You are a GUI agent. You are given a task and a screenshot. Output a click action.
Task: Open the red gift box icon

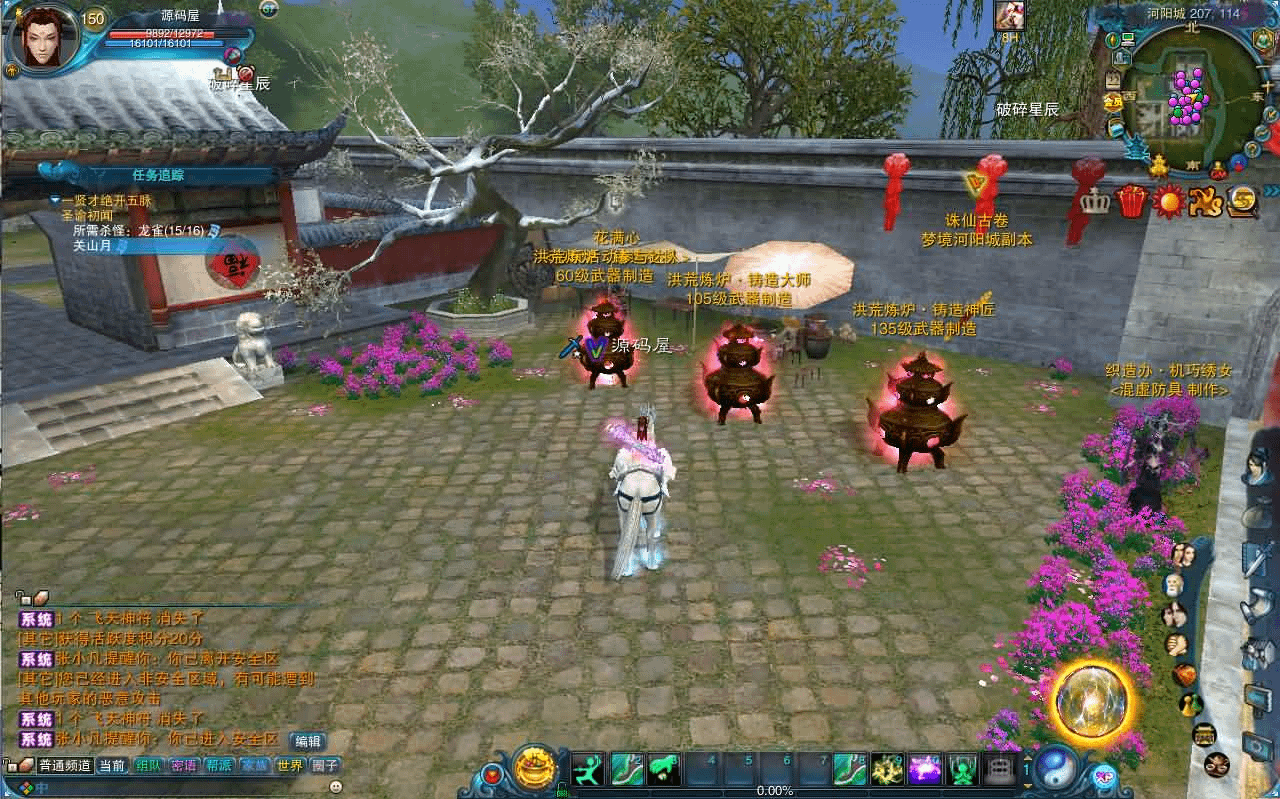coord(1132,201)
